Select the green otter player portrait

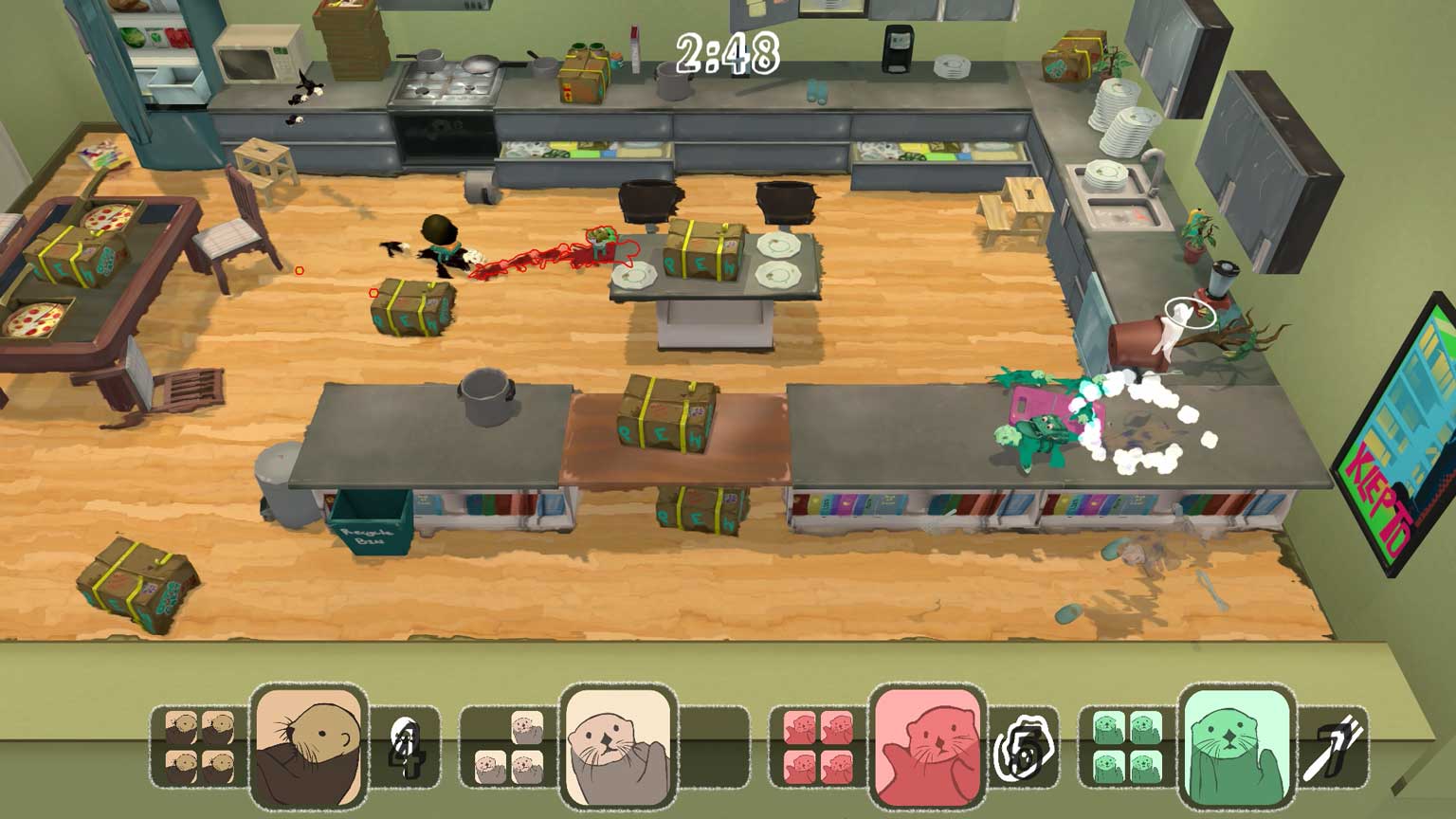coord(1236,747)
